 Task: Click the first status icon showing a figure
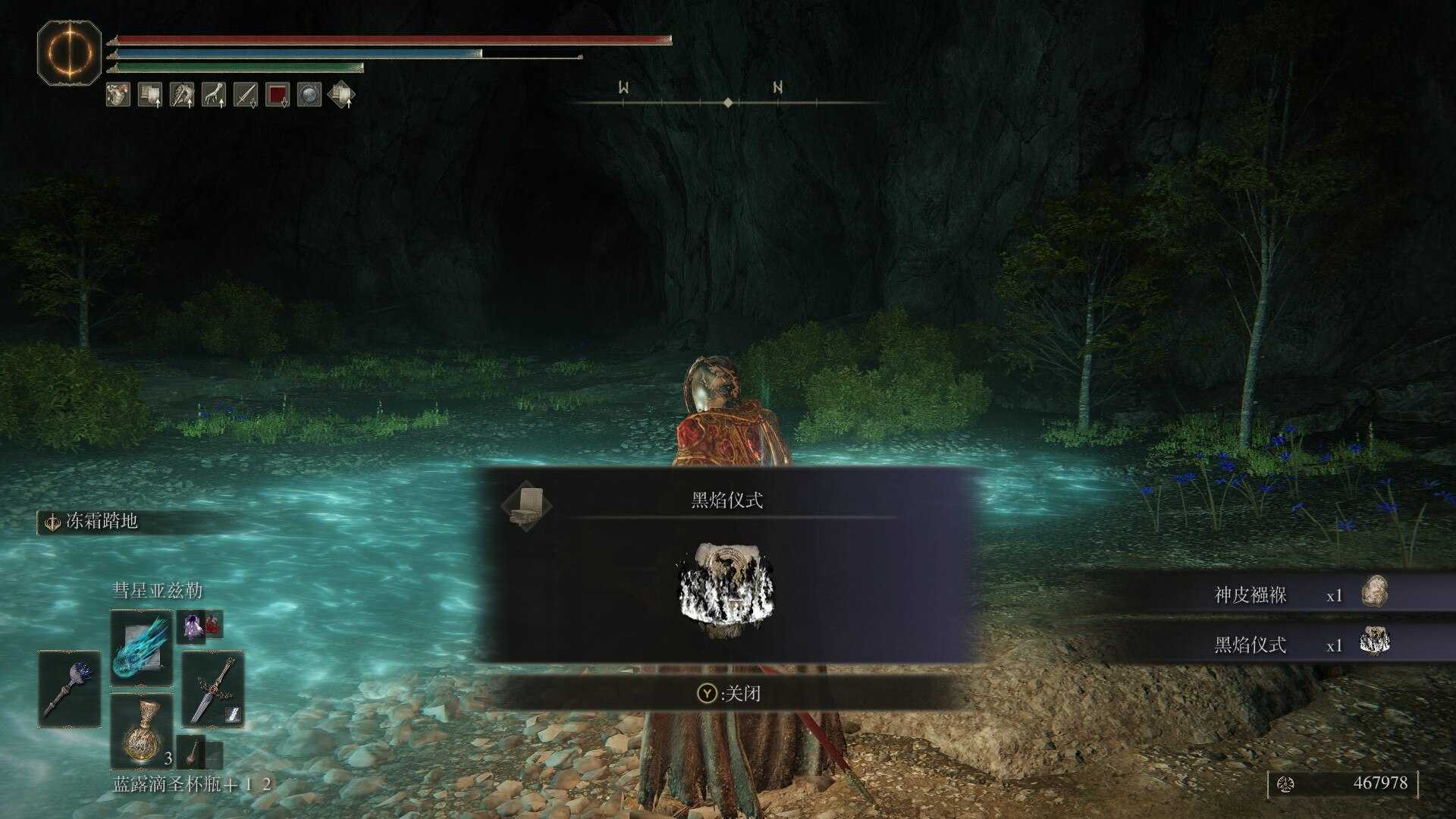[118, 95]
